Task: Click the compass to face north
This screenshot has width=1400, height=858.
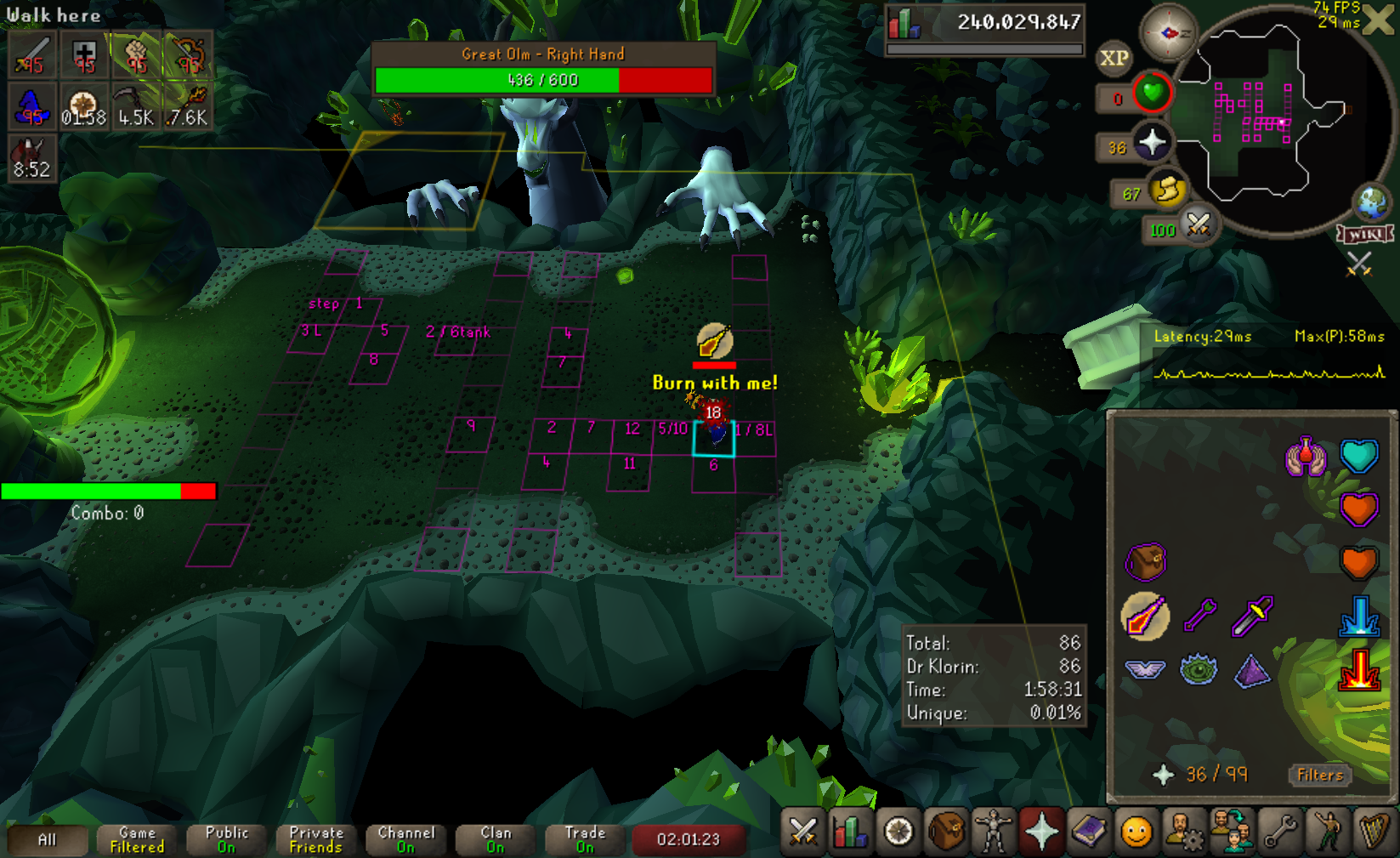Action: tap(1168, 33)
